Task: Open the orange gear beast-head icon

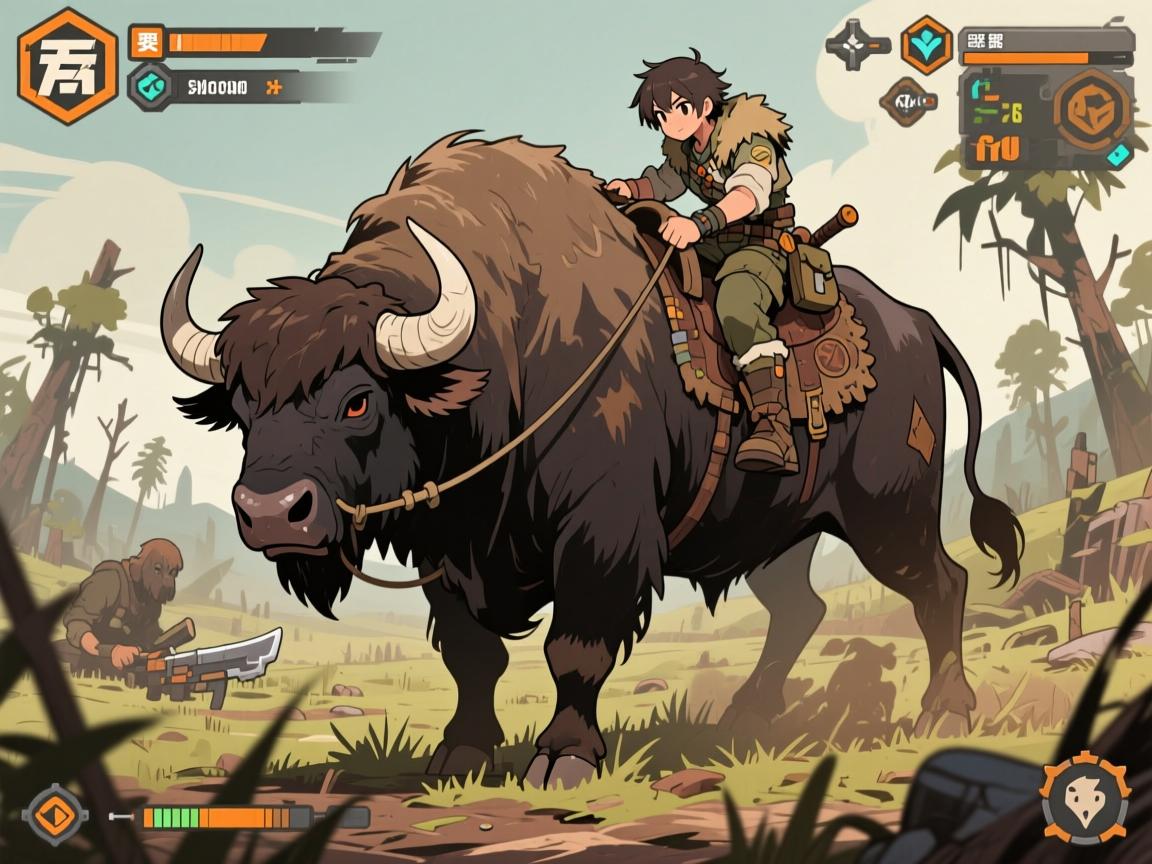Action: click(x=1085, y=798)
